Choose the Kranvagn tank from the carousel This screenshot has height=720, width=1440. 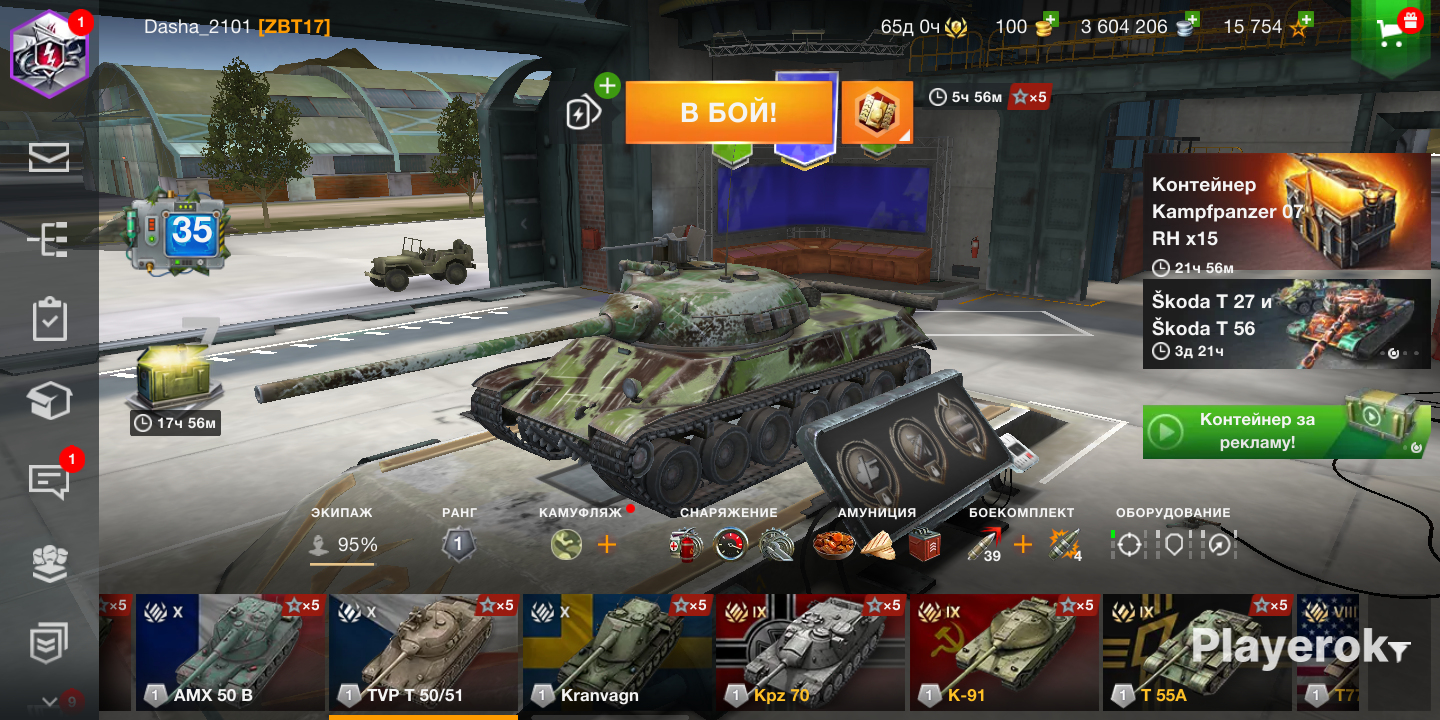617,650
